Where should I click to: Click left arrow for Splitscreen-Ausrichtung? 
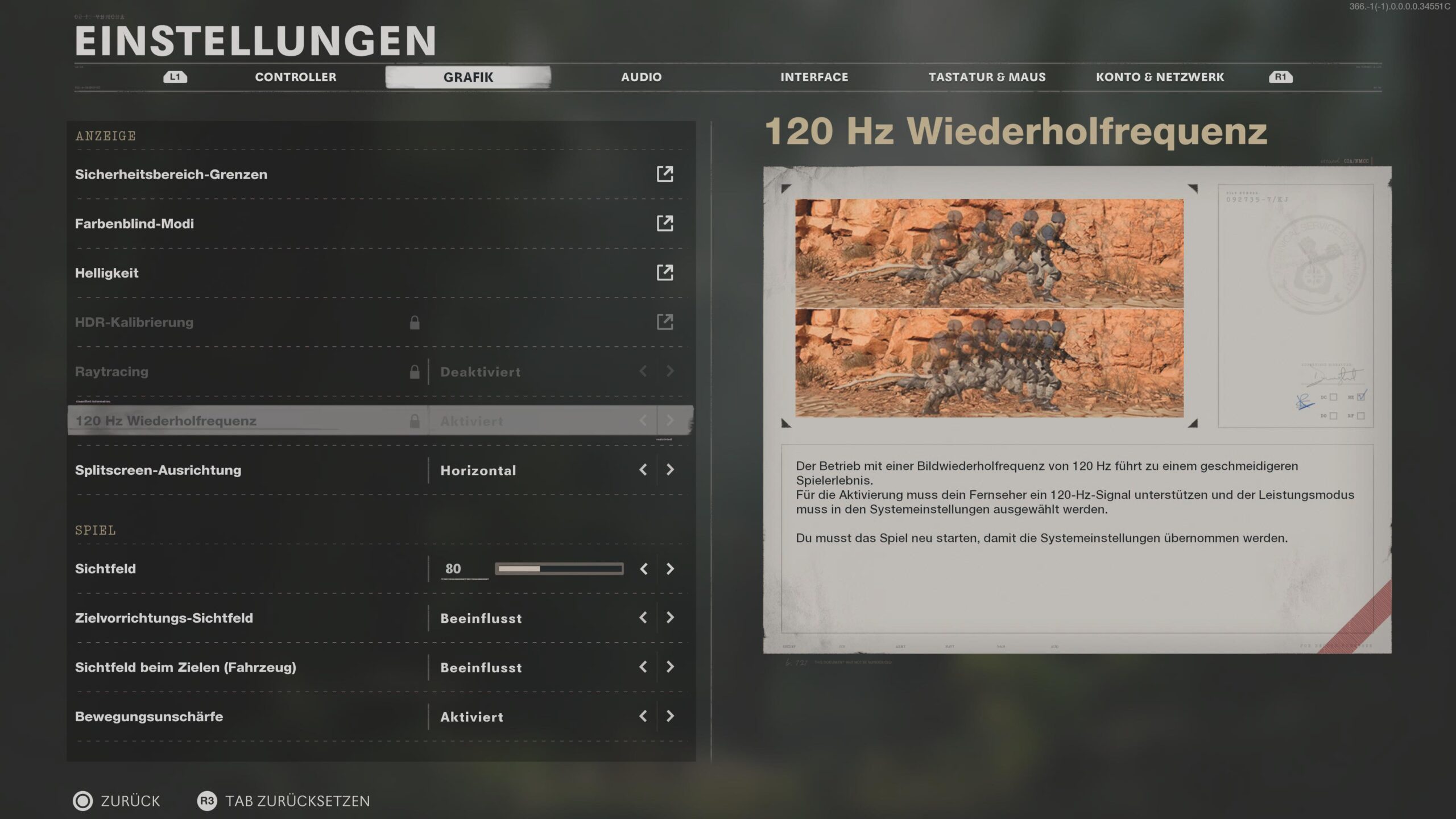(x=643, y=470)
